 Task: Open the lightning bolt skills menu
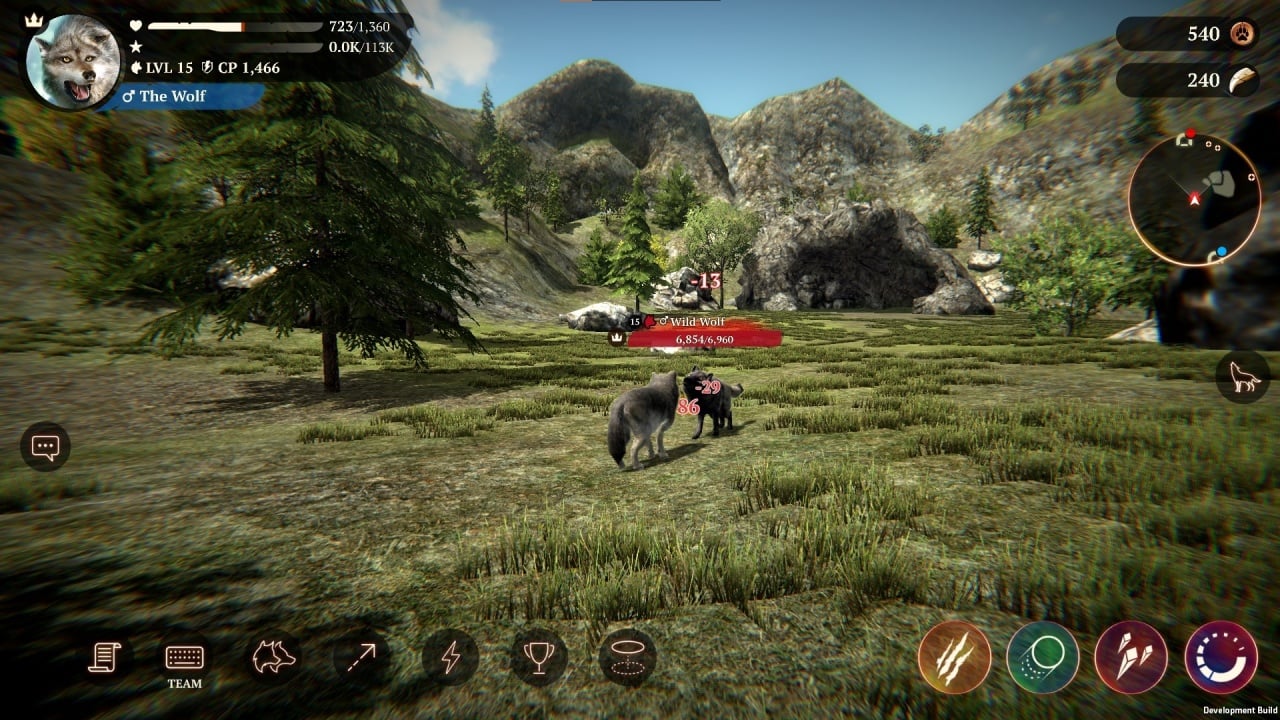coord(450,657)
